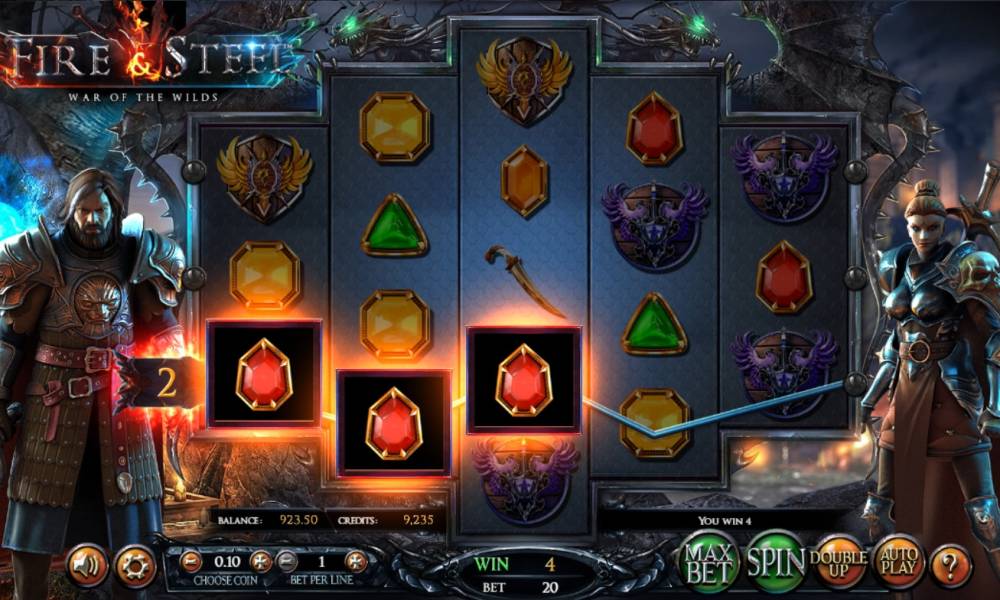
Task: Raise the bet per line
Action: (x=356, y=561)
